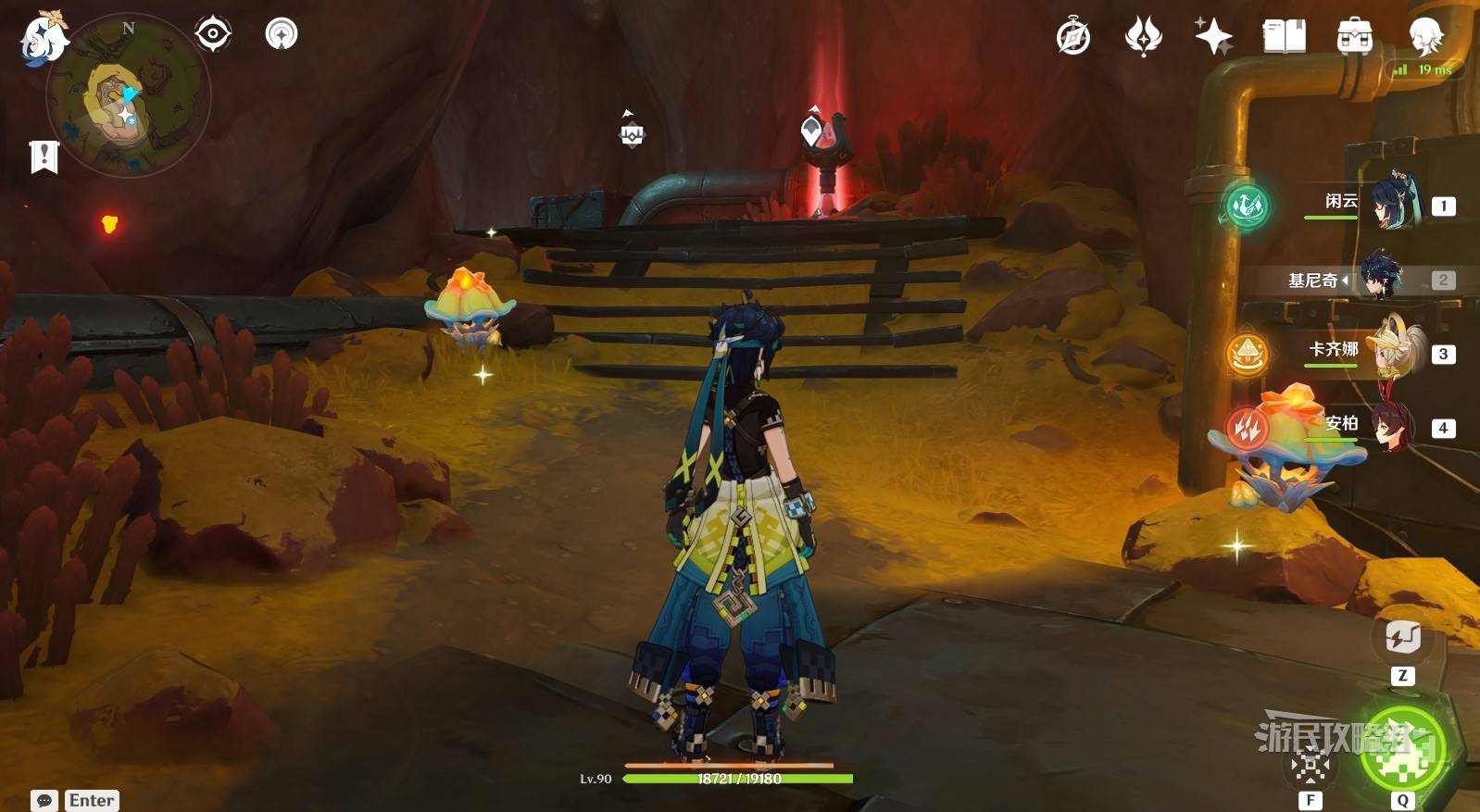The image size is (1480, 812).
Task: Click the round icon right of the target icon
Action: 282,34
